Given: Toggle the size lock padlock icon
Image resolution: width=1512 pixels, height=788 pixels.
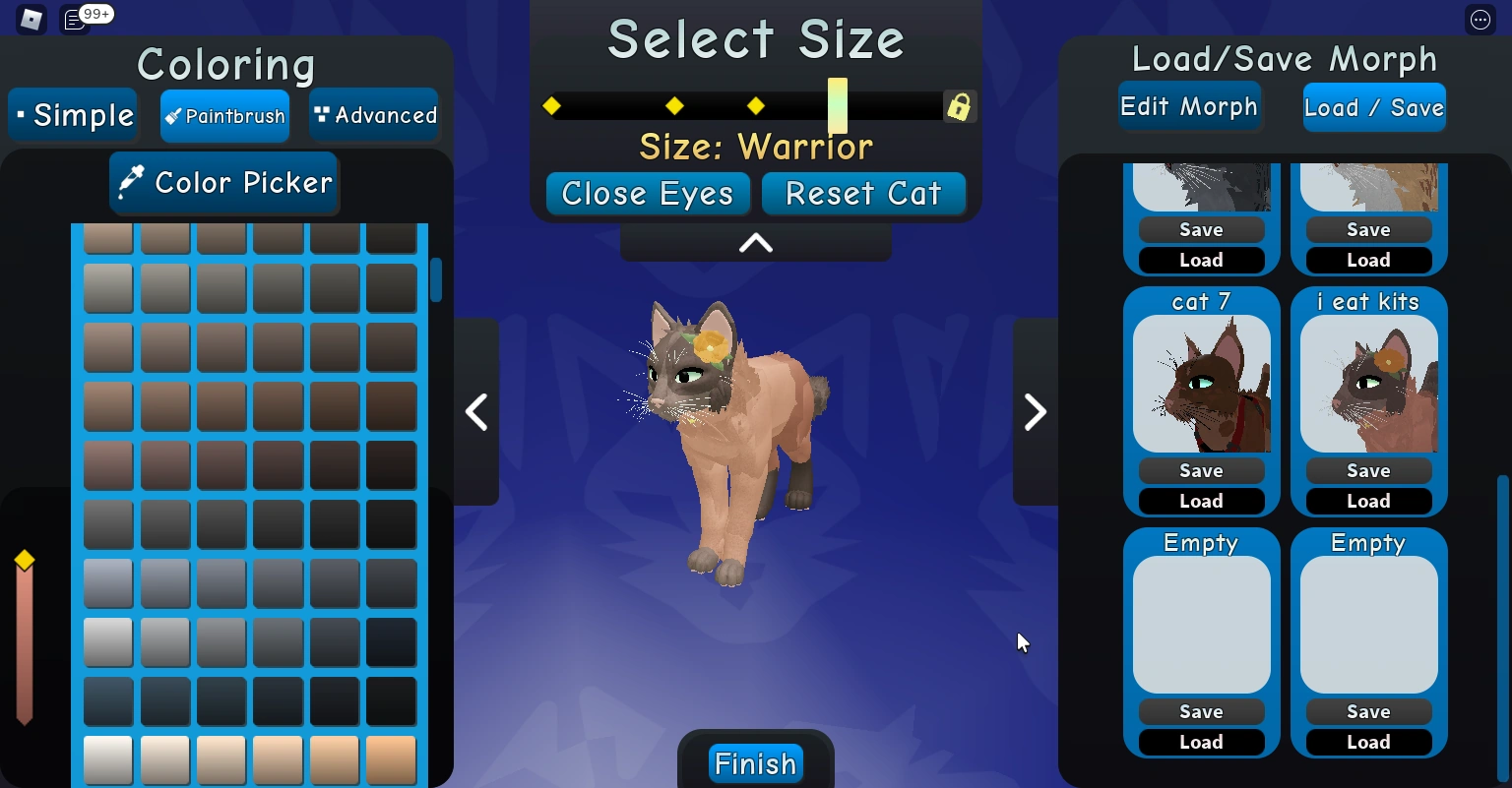Looking at the screenshot, I should click(959, 106).
